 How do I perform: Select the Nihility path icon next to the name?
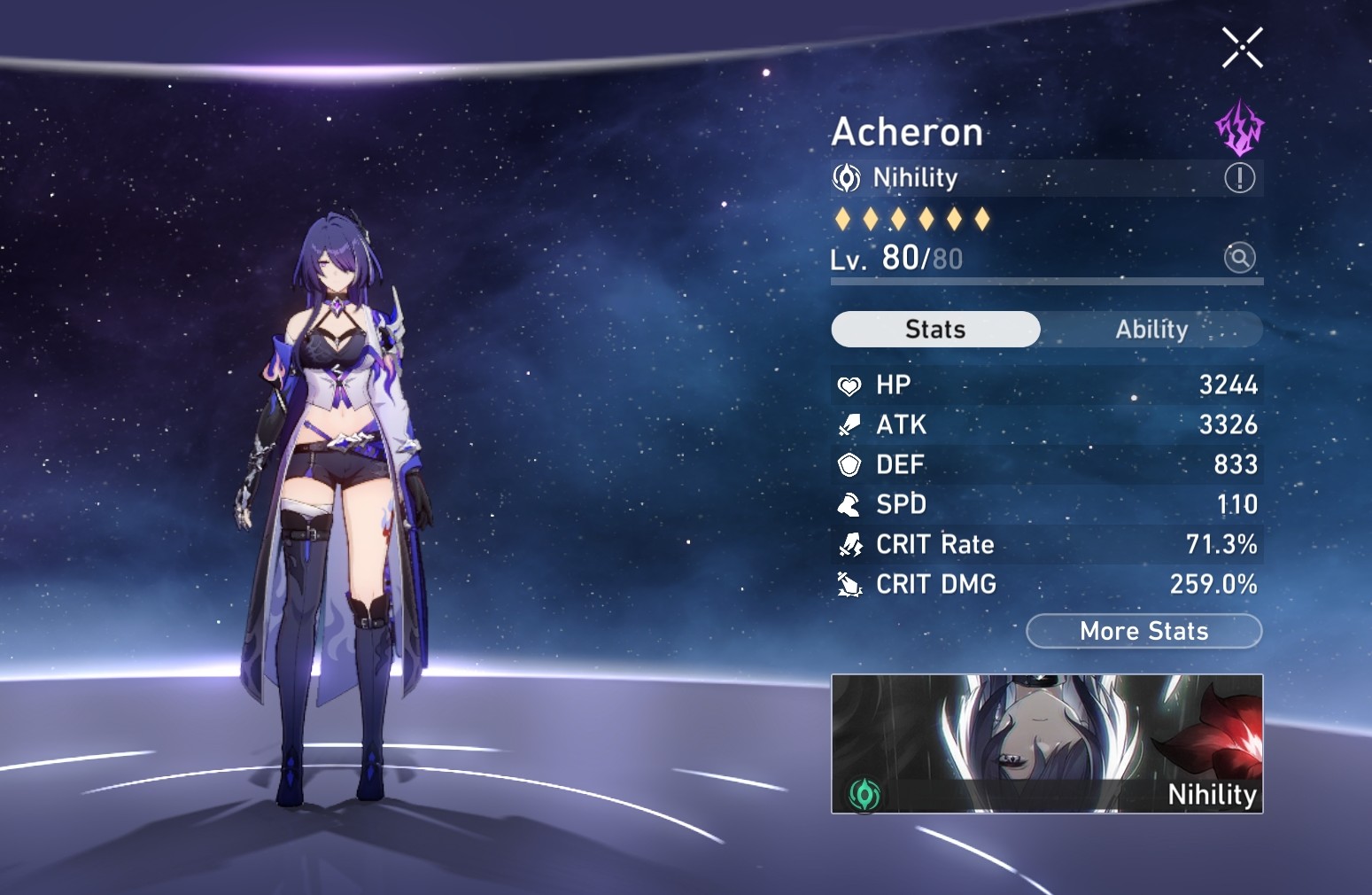coord(846,177)
